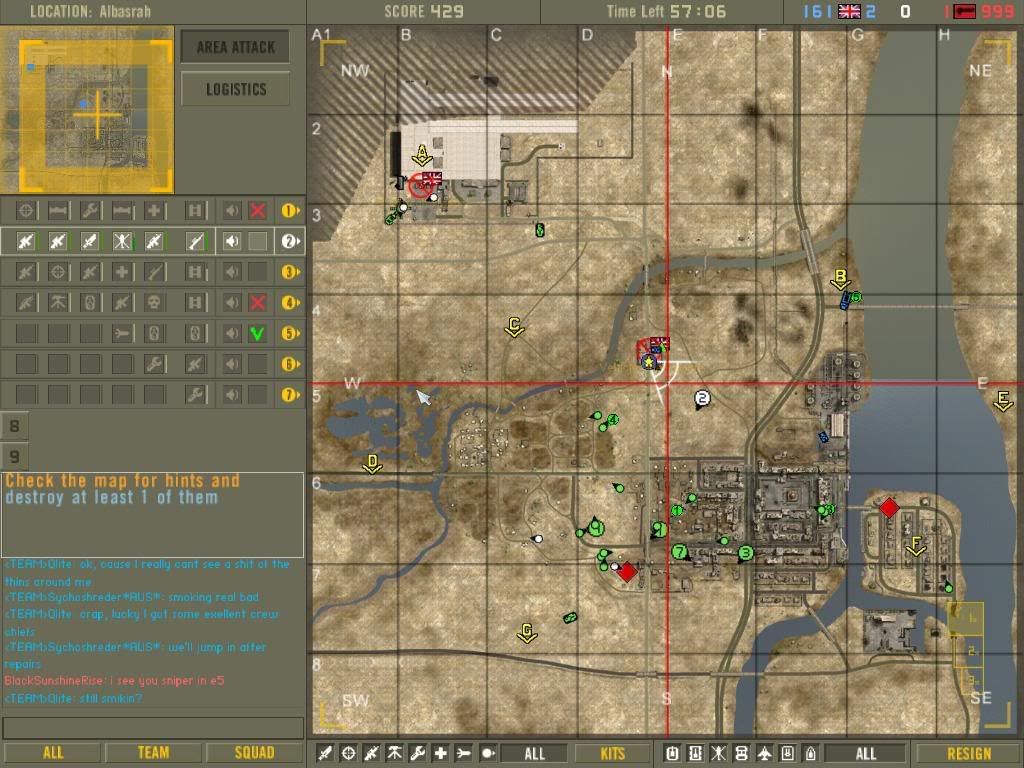The width and height of the screenshot is (1024, 768).
Task: Toggle the speaker icon on squad 7 row
Action: (x=231, y=395)
